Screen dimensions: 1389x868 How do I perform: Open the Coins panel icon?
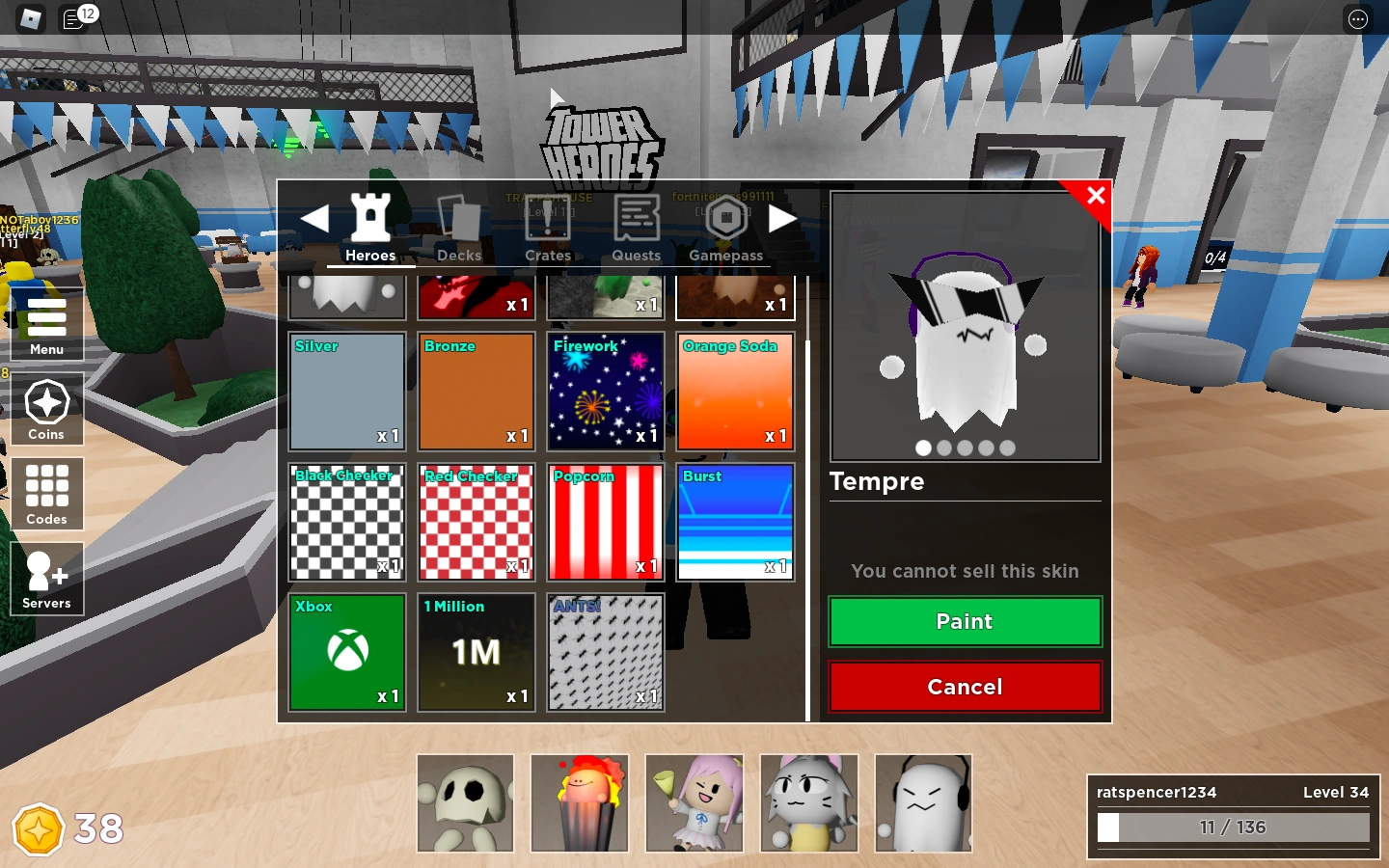tap(46, 400)
